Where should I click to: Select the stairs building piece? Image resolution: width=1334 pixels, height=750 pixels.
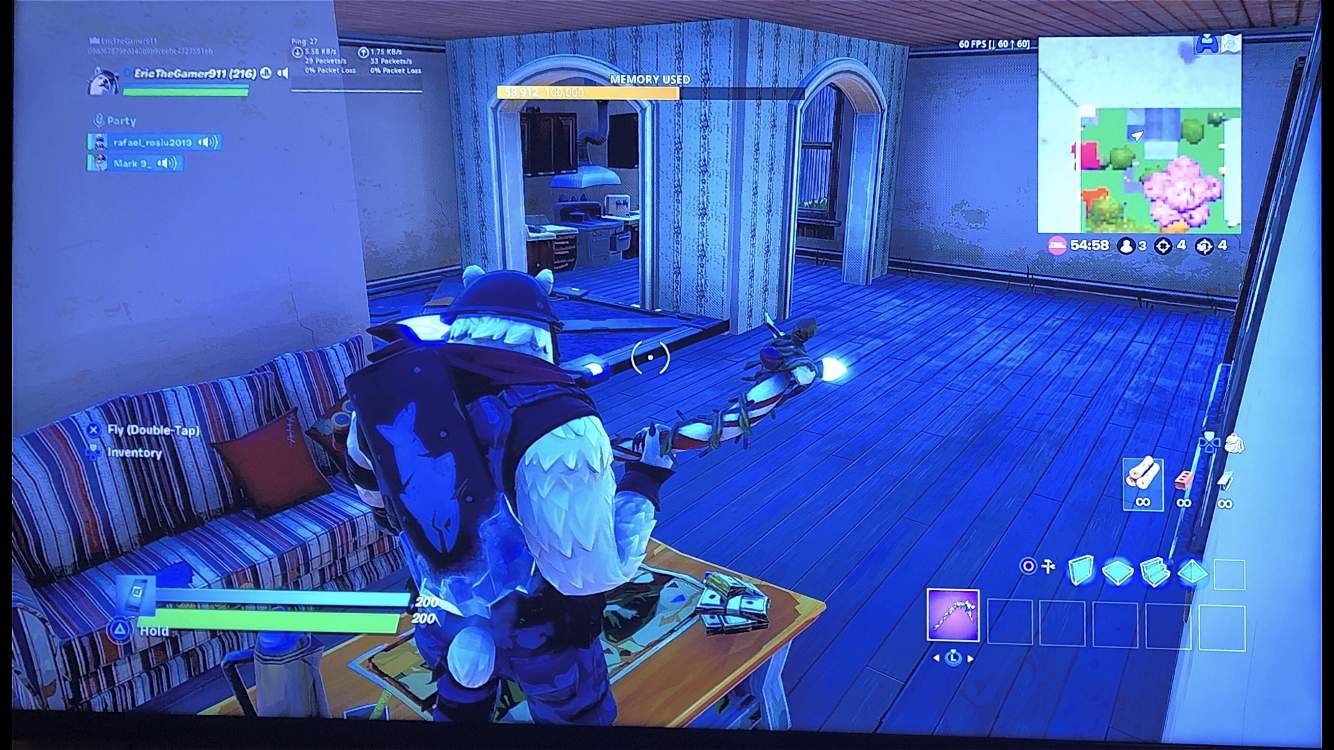(x=1158, y=570)
